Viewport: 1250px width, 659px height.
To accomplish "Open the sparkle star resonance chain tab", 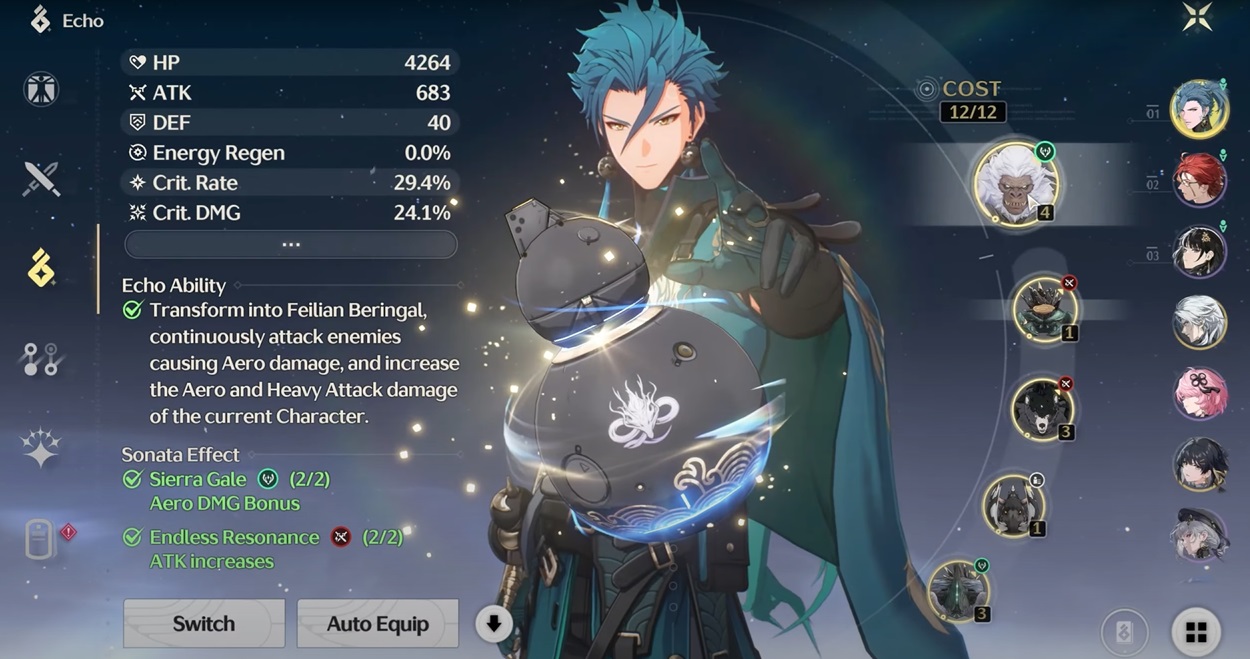I will (42, 449).
